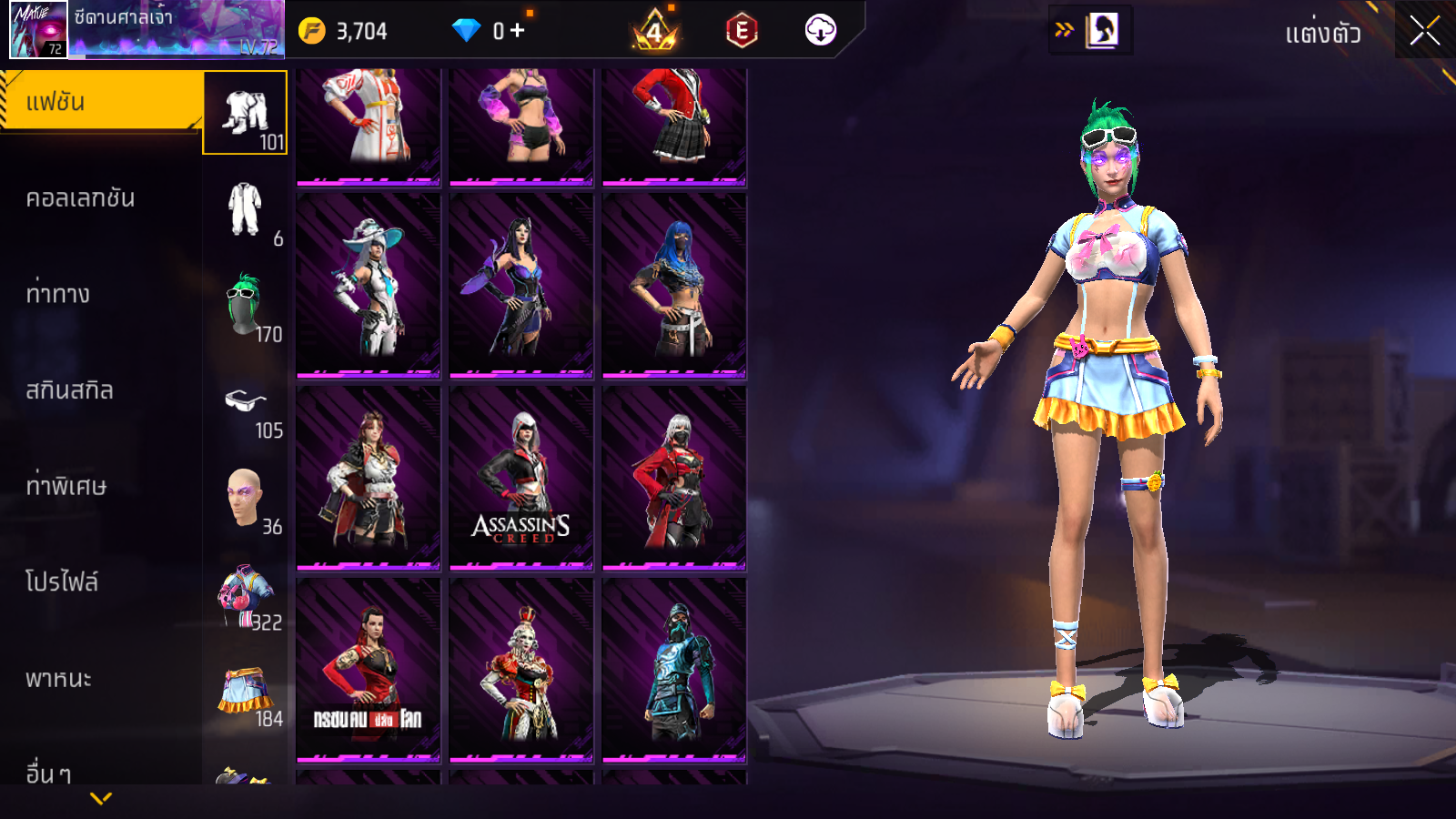Screen dimensions: 1456x819
Task: Switch to the พาหนะ vehicle tab
Action: point(58,679)
